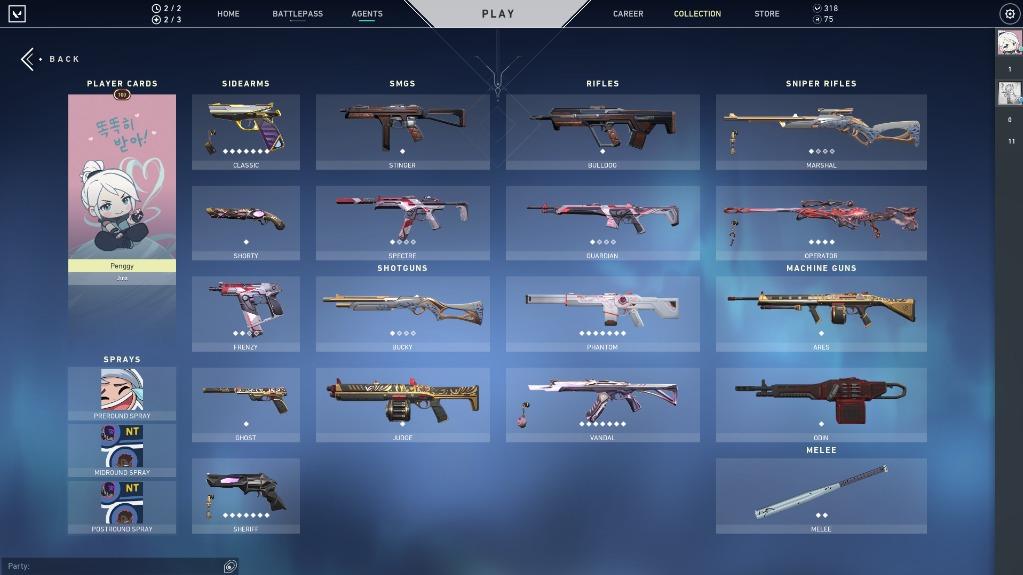Pick the Odin machine gun slot

pos(821,405)
